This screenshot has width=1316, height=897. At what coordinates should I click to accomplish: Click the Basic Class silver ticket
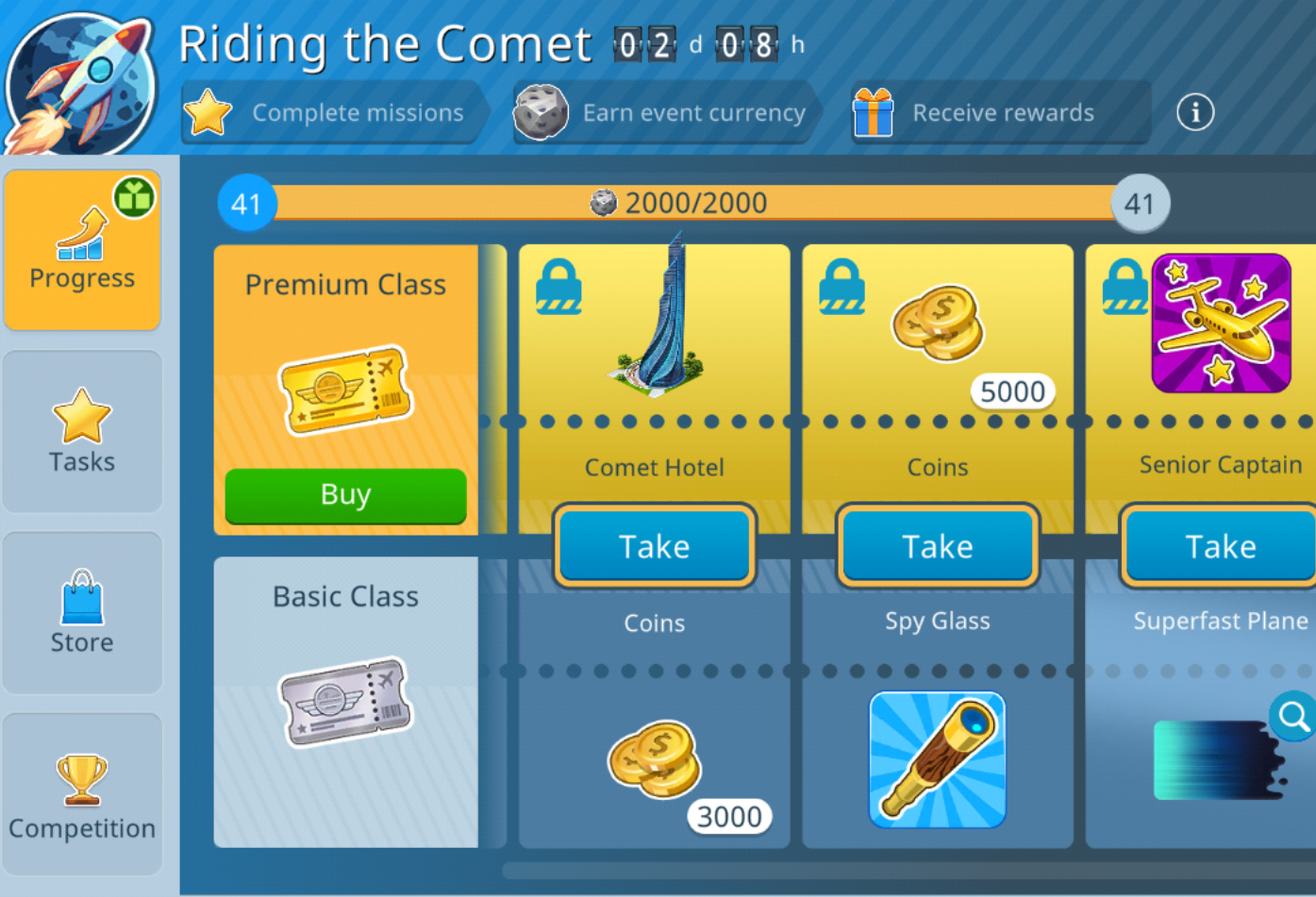[x=345, y=702]
